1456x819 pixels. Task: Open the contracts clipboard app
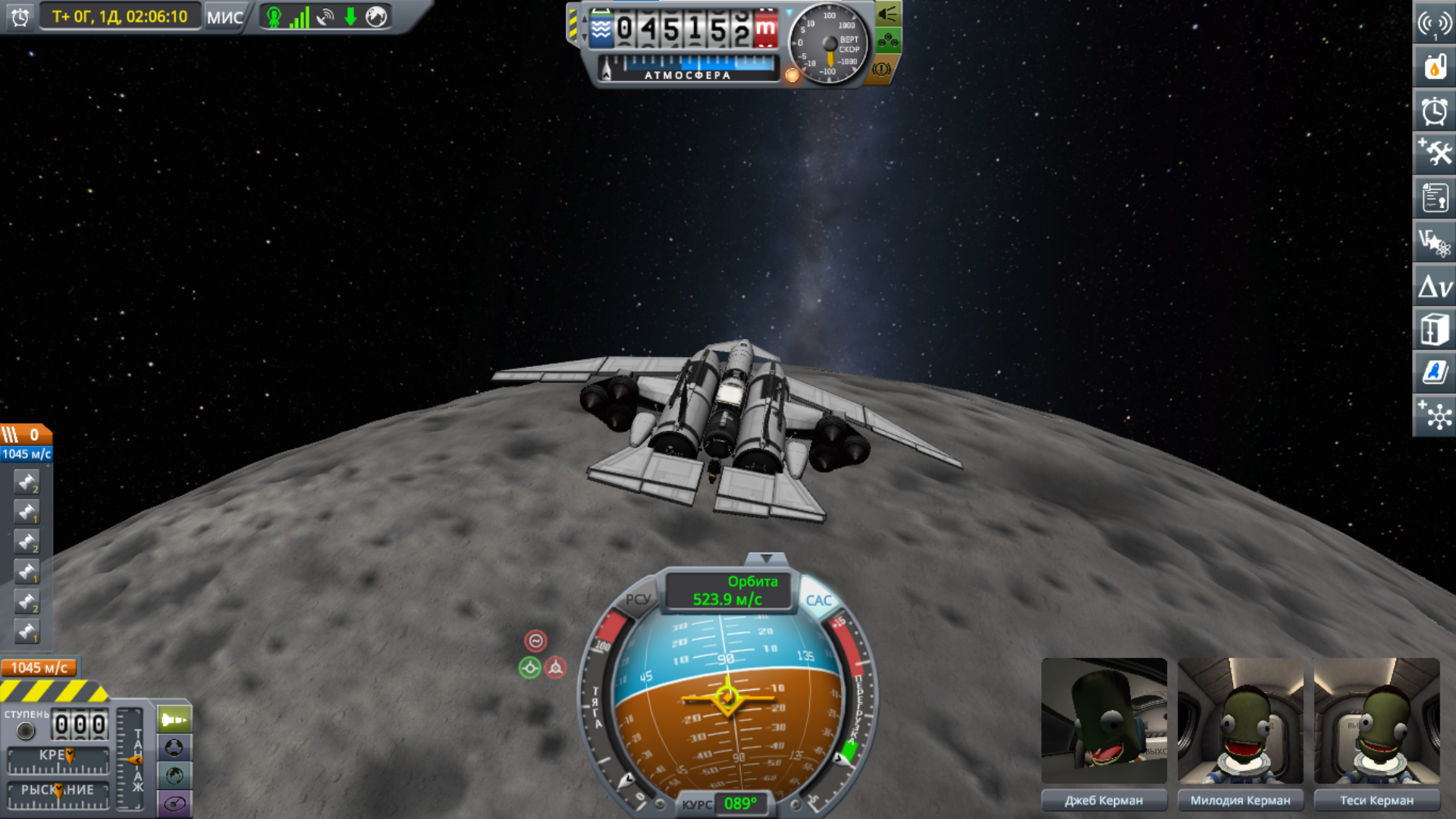click(x=1433, y=199)
